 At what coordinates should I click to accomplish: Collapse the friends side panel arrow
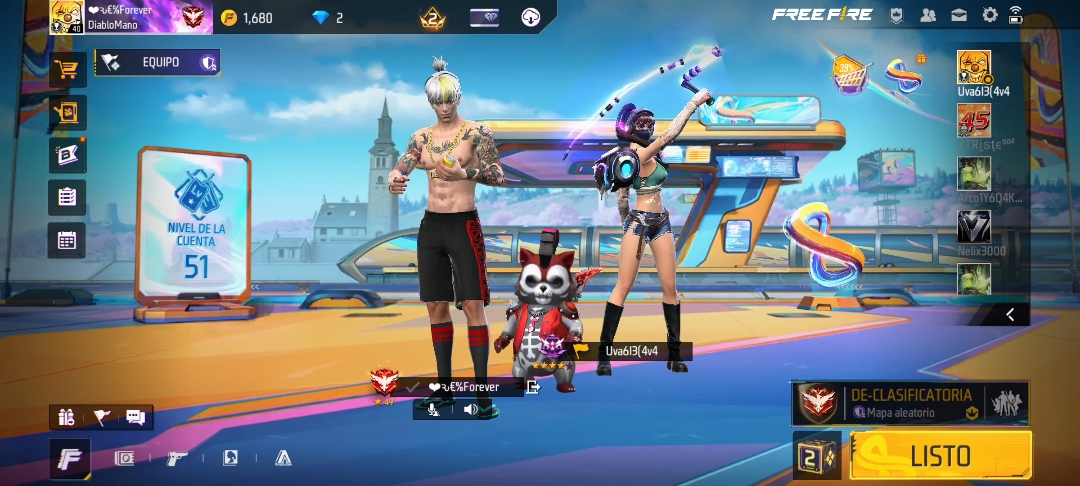tap(1010, 315)
